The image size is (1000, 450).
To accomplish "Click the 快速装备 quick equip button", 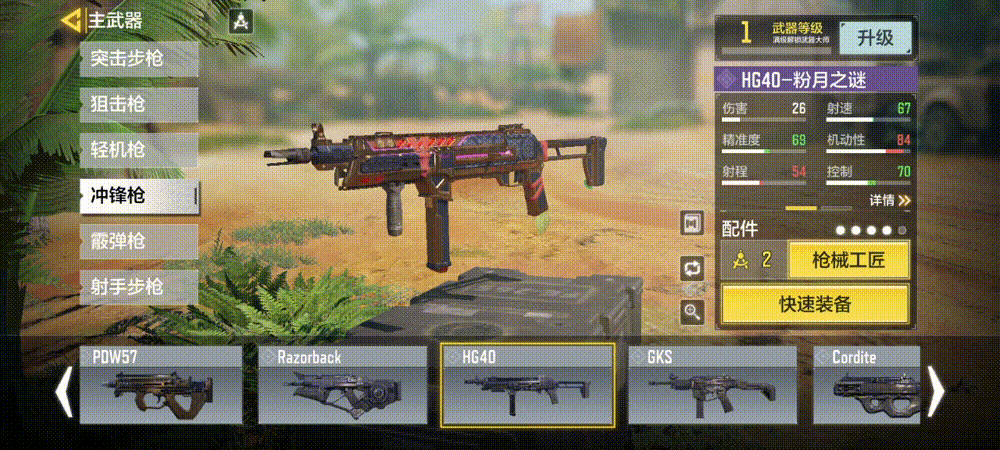I will click(x=815, y=304).
